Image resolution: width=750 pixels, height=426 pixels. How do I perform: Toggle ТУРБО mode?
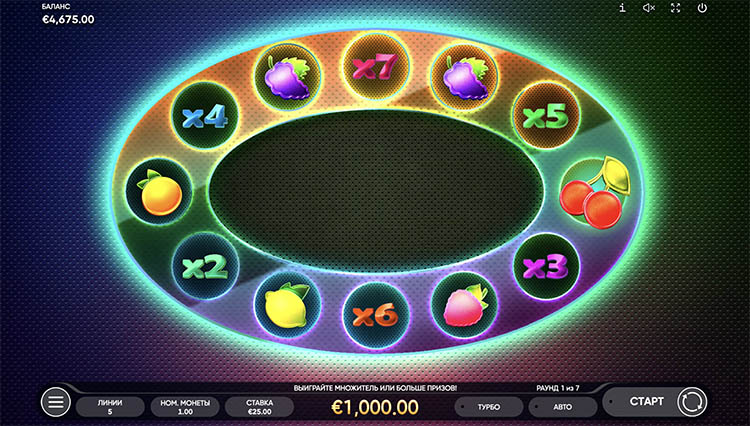[489, 407]
